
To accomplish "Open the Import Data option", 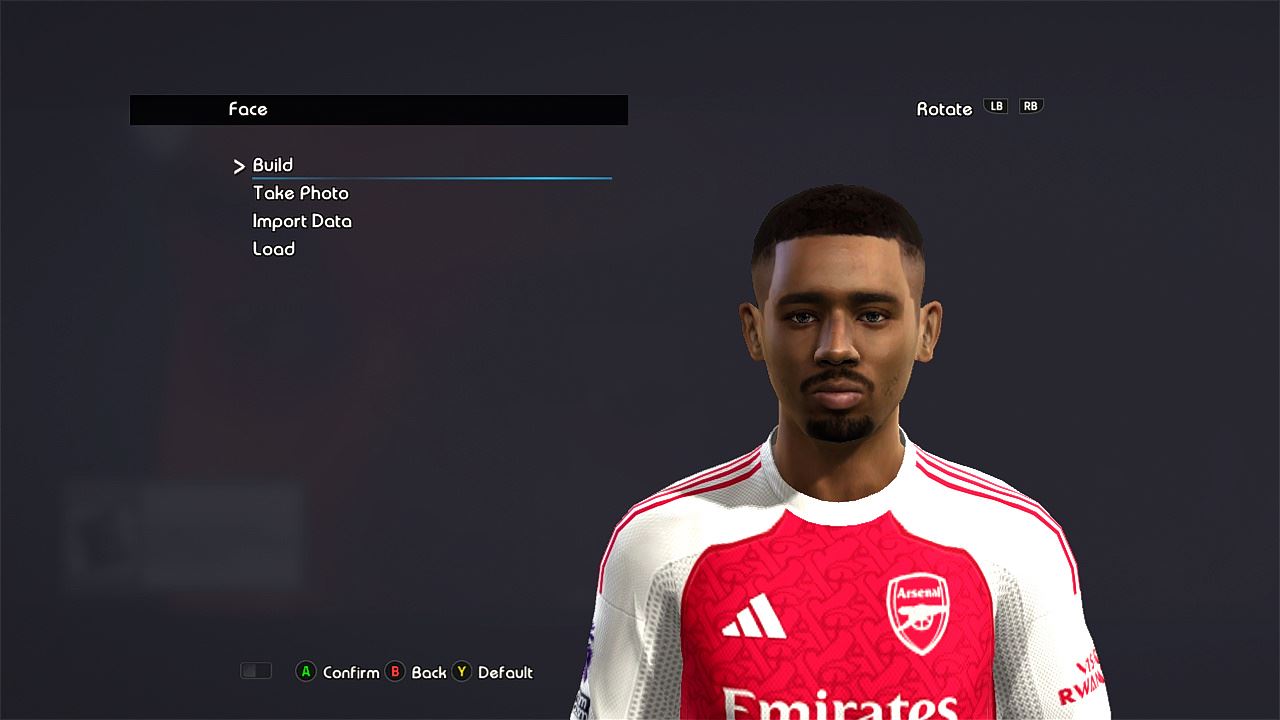I will [x=302, y=221].
